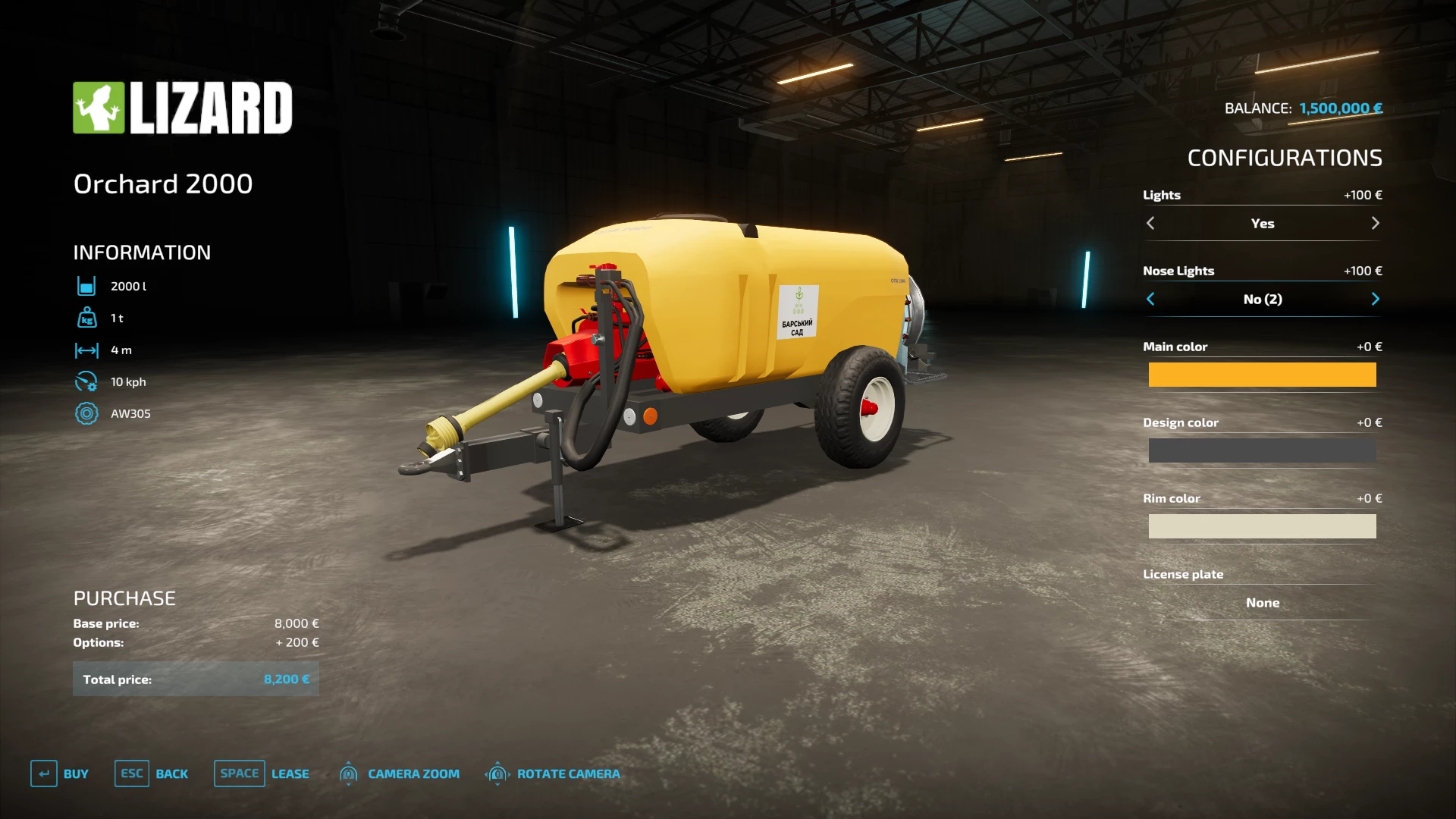
Task: Open the Configurations panel header
Action: 1285,158
